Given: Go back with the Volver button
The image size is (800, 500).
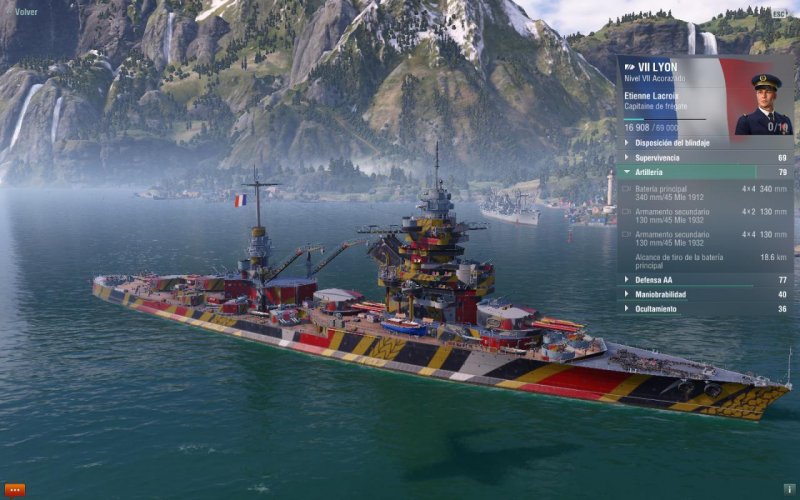Looking at the screenshot, I should coord(24,12).
